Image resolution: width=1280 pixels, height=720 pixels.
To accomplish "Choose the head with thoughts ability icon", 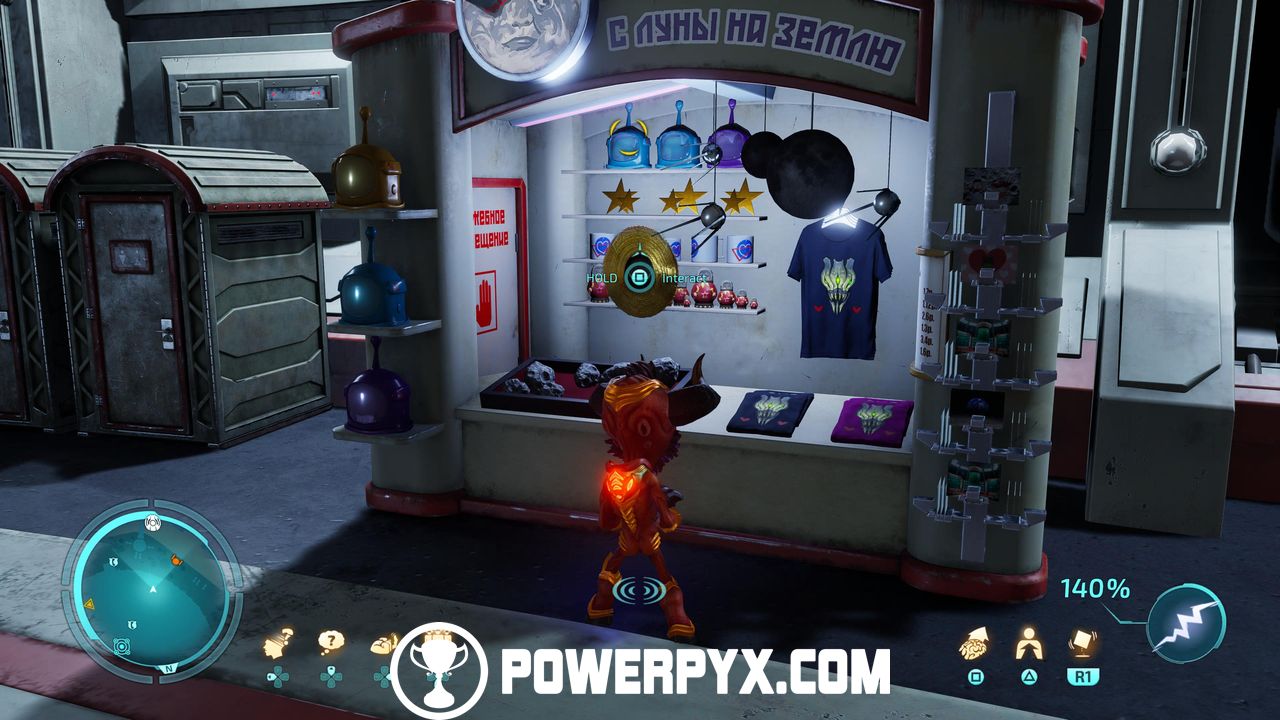I will pyautogui.click(x=279, y=643).
